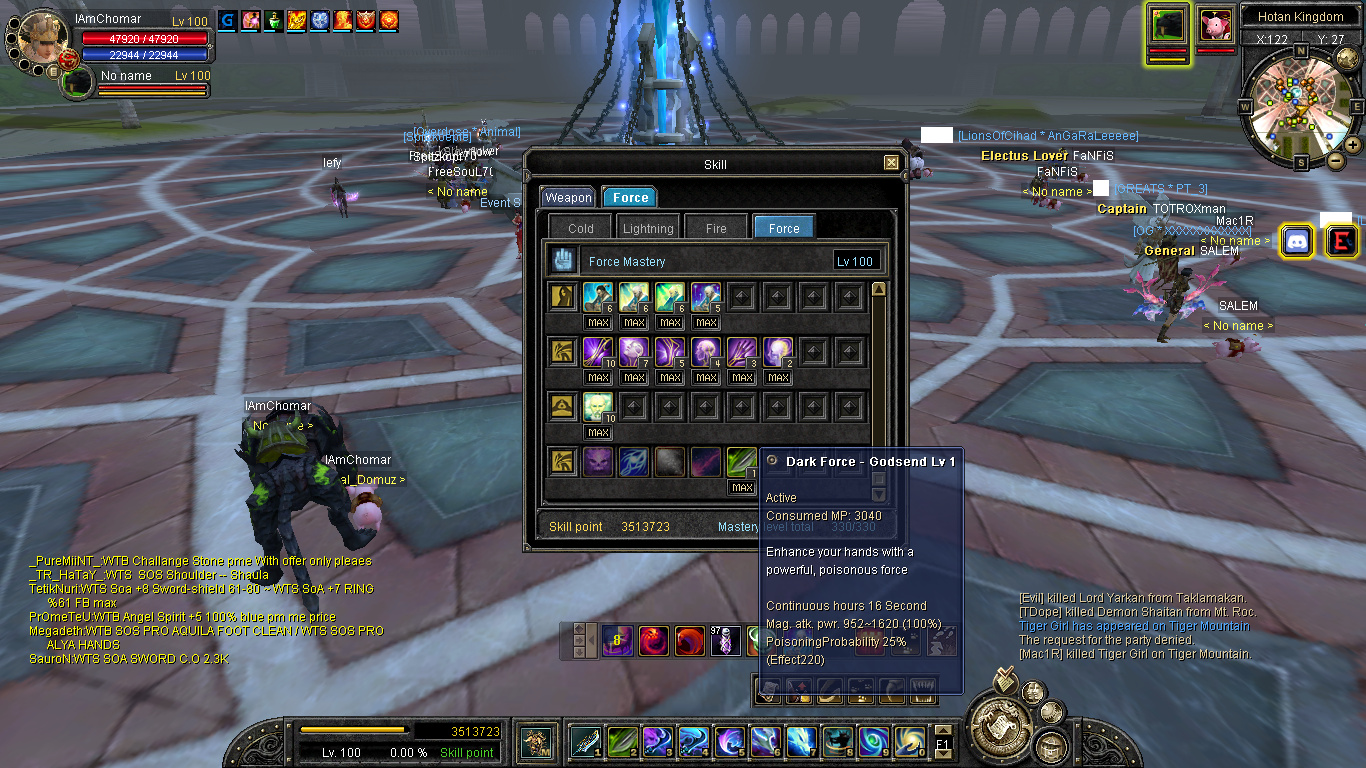
Task: Show the Fire mastery tab
Action: pos(716,229)
